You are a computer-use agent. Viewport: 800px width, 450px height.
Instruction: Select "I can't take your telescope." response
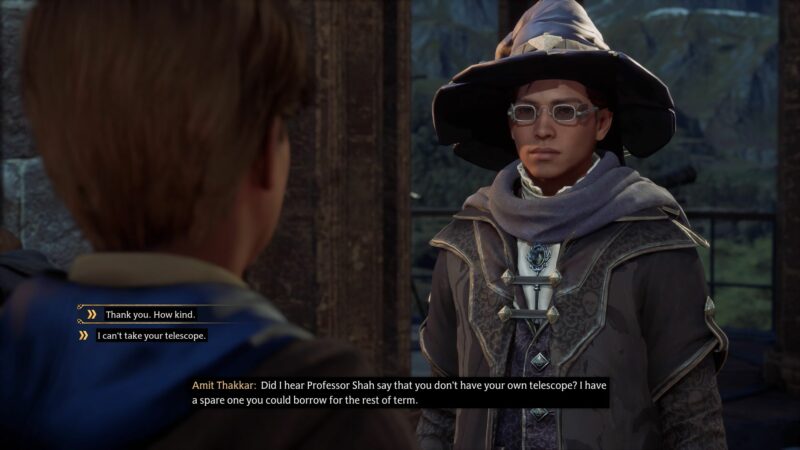151,336
